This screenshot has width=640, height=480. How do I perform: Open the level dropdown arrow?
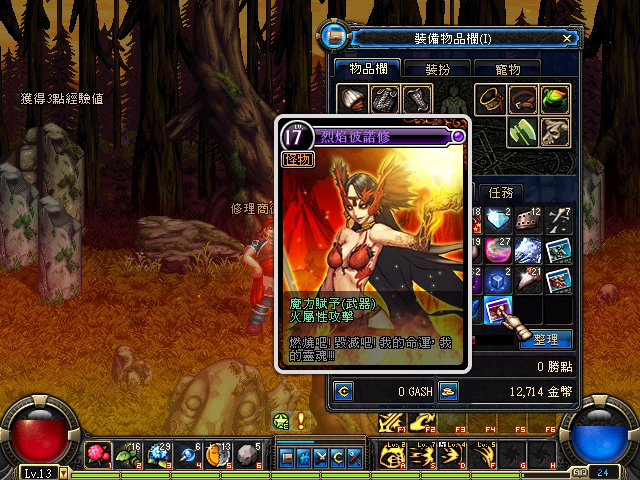[x=64, y=471]
